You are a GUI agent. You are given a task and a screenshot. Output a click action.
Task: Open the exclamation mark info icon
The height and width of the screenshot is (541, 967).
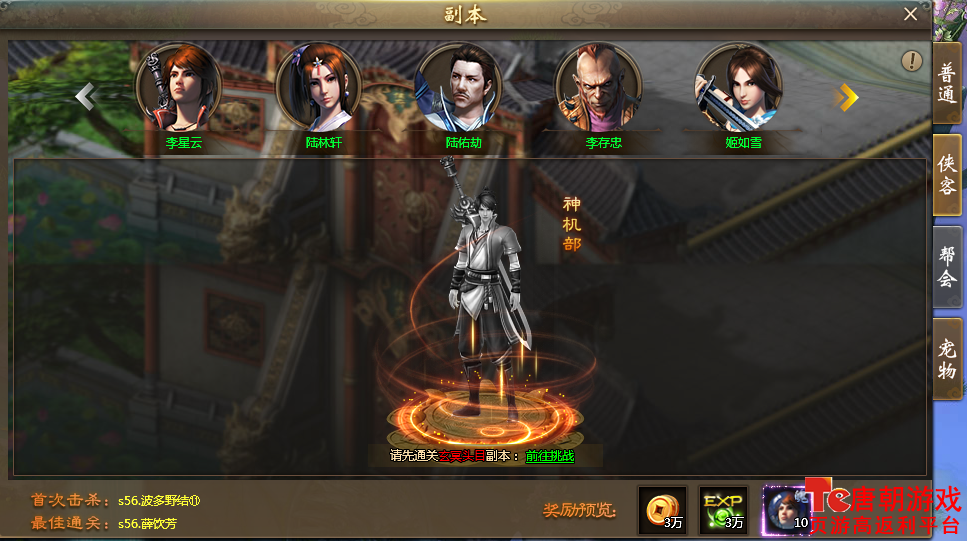click(911, 61)
